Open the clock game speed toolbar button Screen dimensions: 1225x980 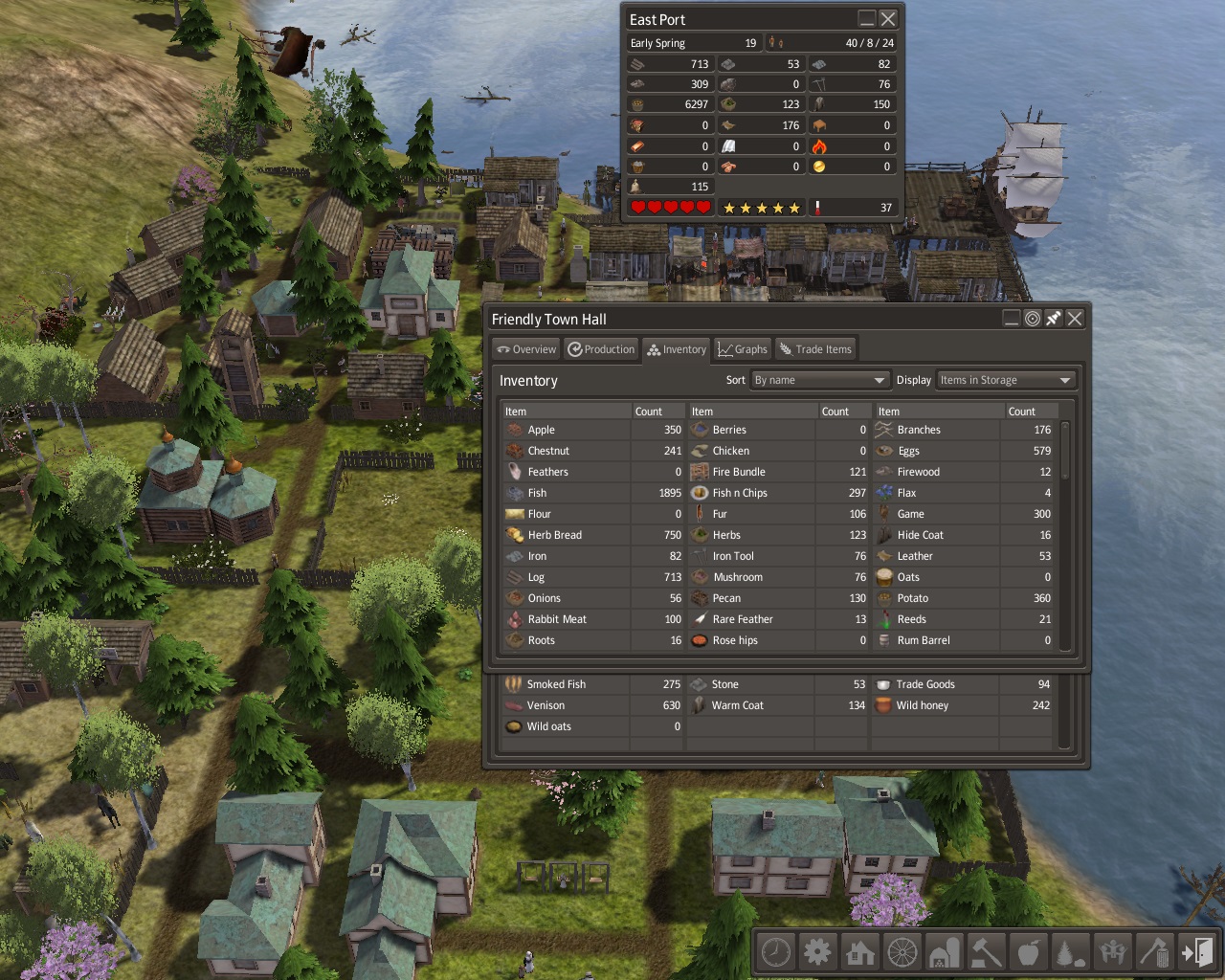point(776,952)
